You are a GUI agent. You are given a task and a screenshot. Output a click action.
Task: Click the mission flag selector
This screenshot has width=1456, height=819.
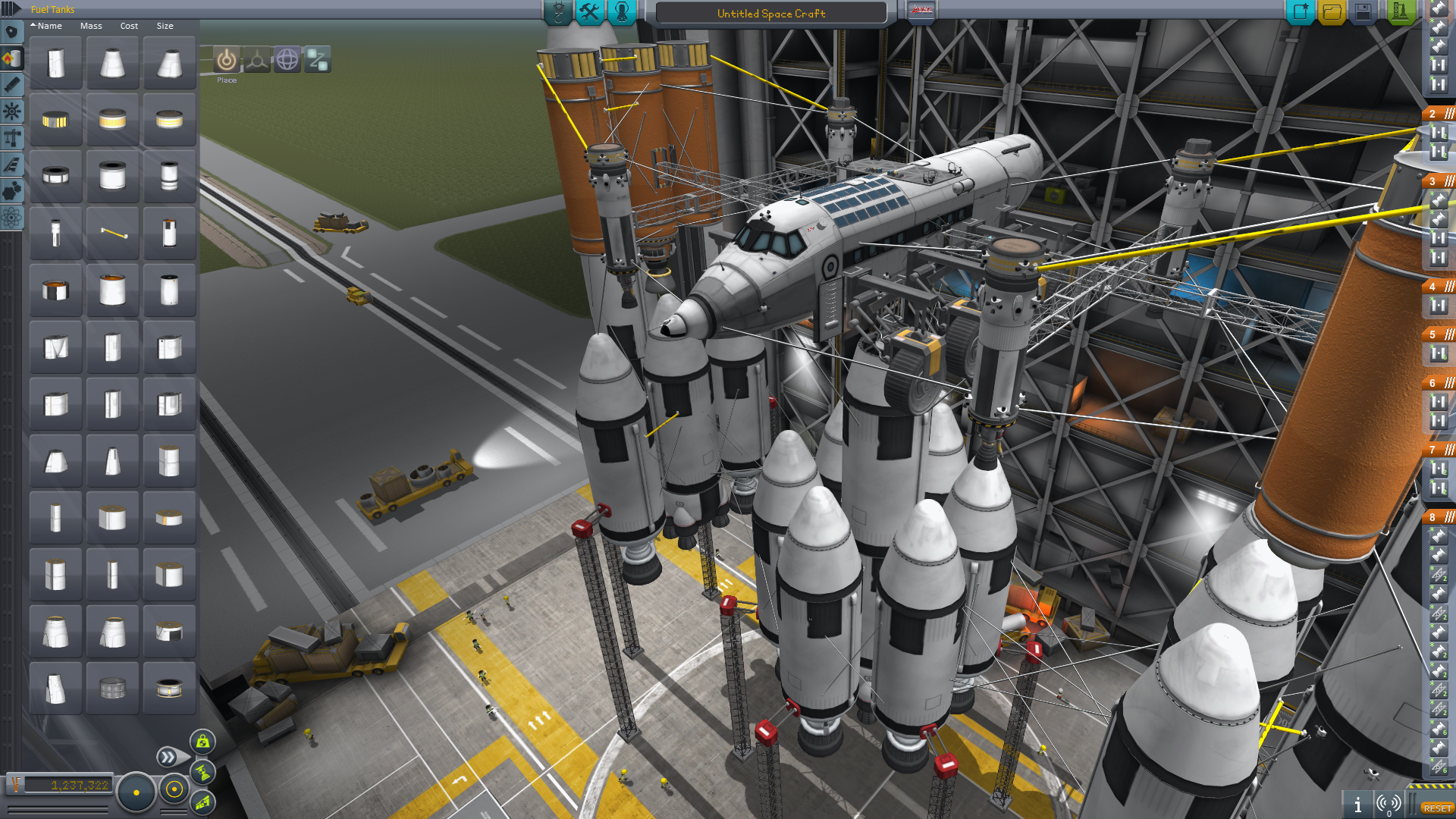(x=921, y=11)
